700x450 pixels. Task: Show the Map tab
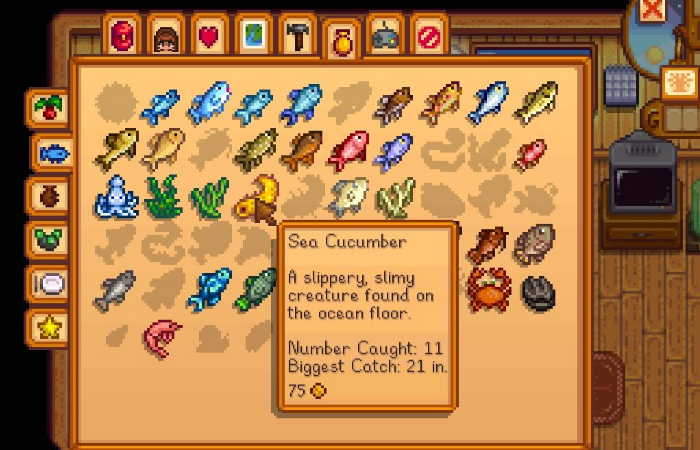coord(254,36)
